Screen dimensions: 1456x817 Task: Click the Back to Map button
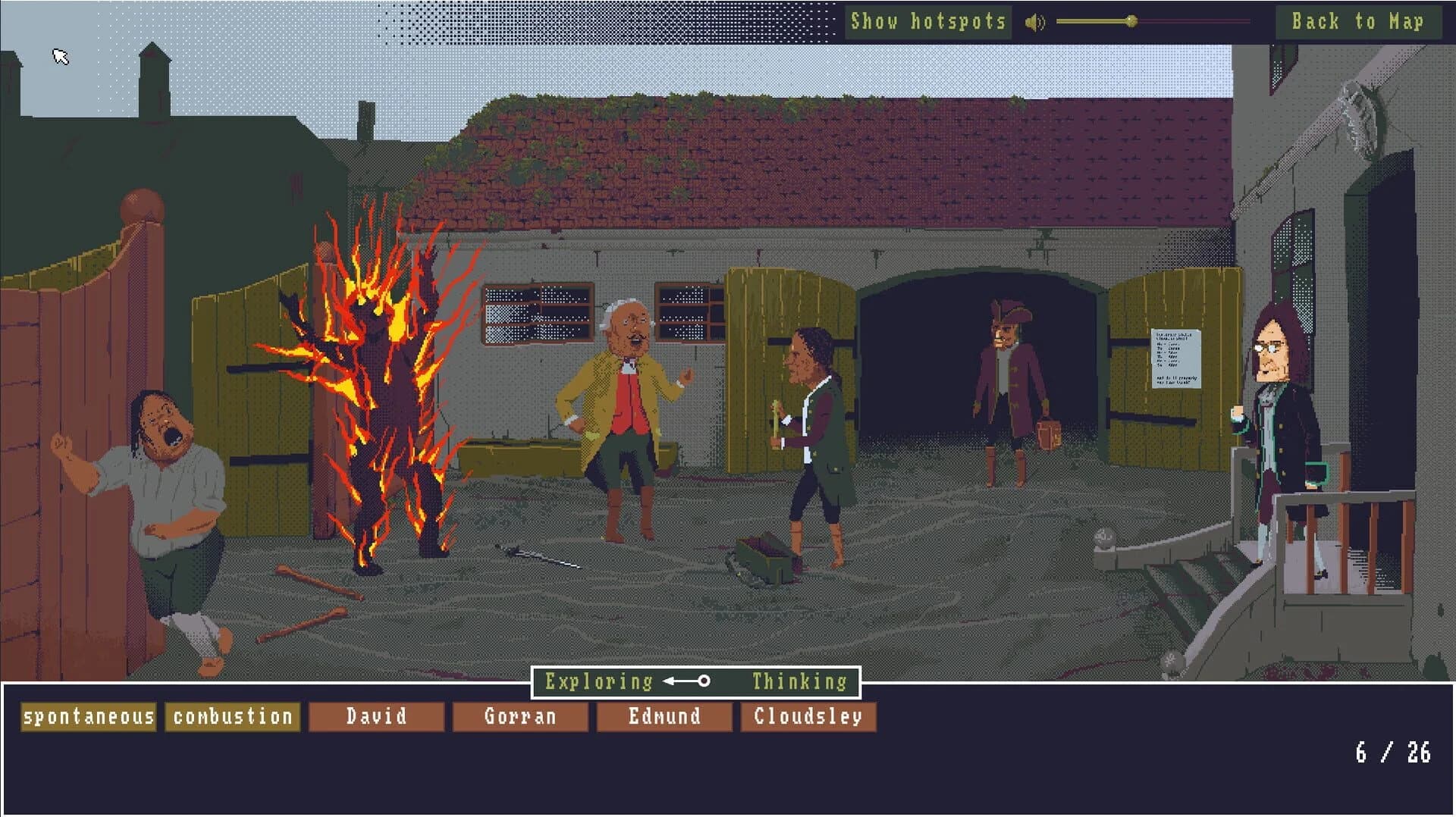[1358, 22]
